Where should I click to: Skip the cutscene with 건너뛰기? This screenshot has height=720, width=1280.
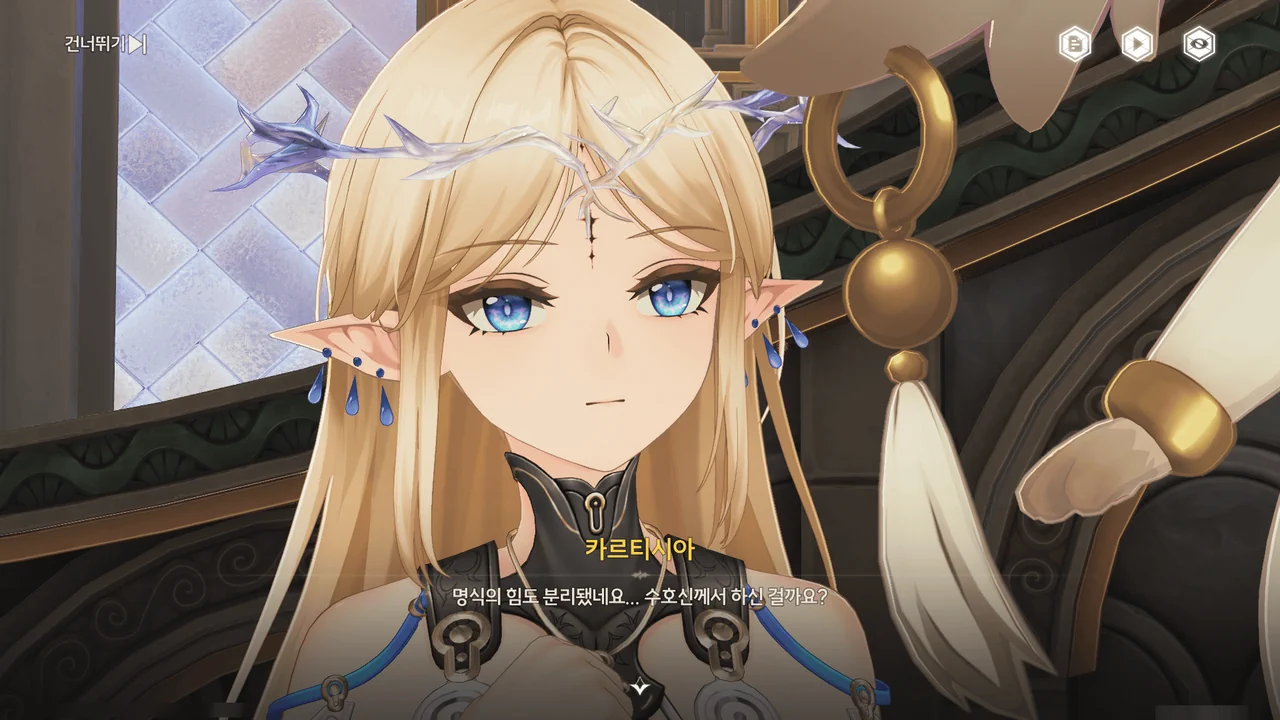tap(105, 44)
